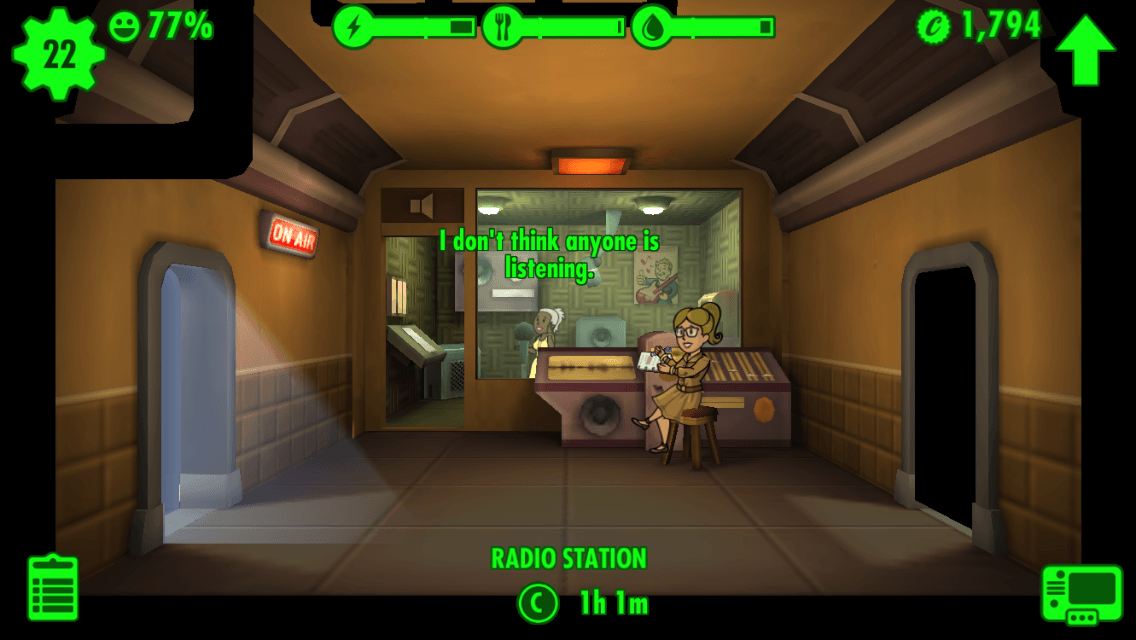
Task: Open the Pip-Boy menu
Action: 1081,594
